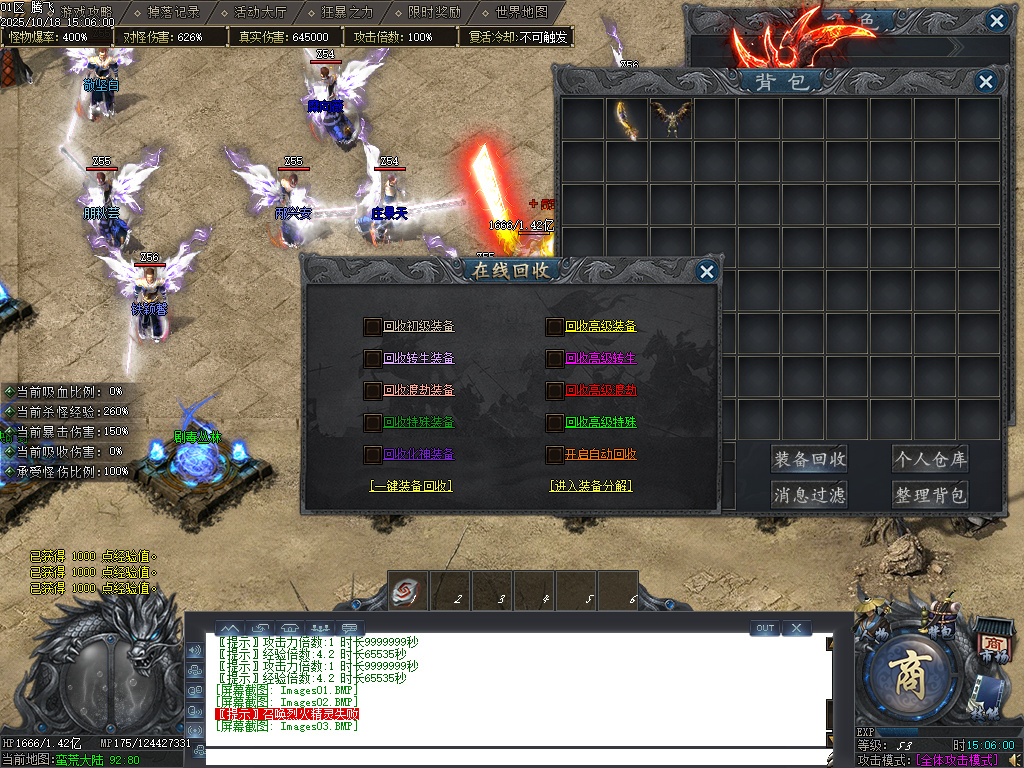The width and height of the screenshot is (1024, 768).
Task: Check the 回收转生装备 option
Action: click(x=372, y=358)
